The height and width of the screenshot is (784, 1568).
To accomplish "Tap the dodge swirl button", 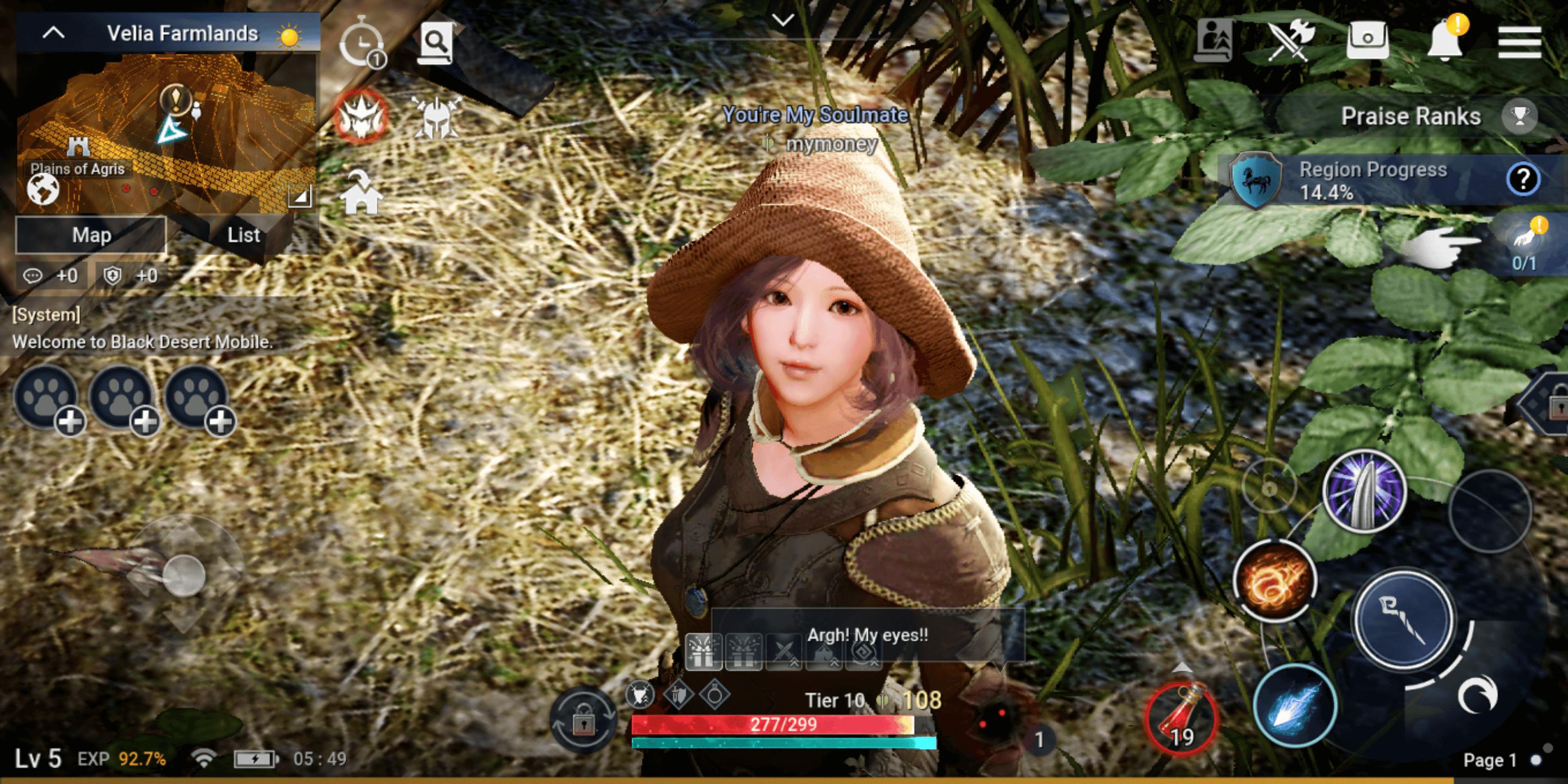I will click(x=1477, y=695).
